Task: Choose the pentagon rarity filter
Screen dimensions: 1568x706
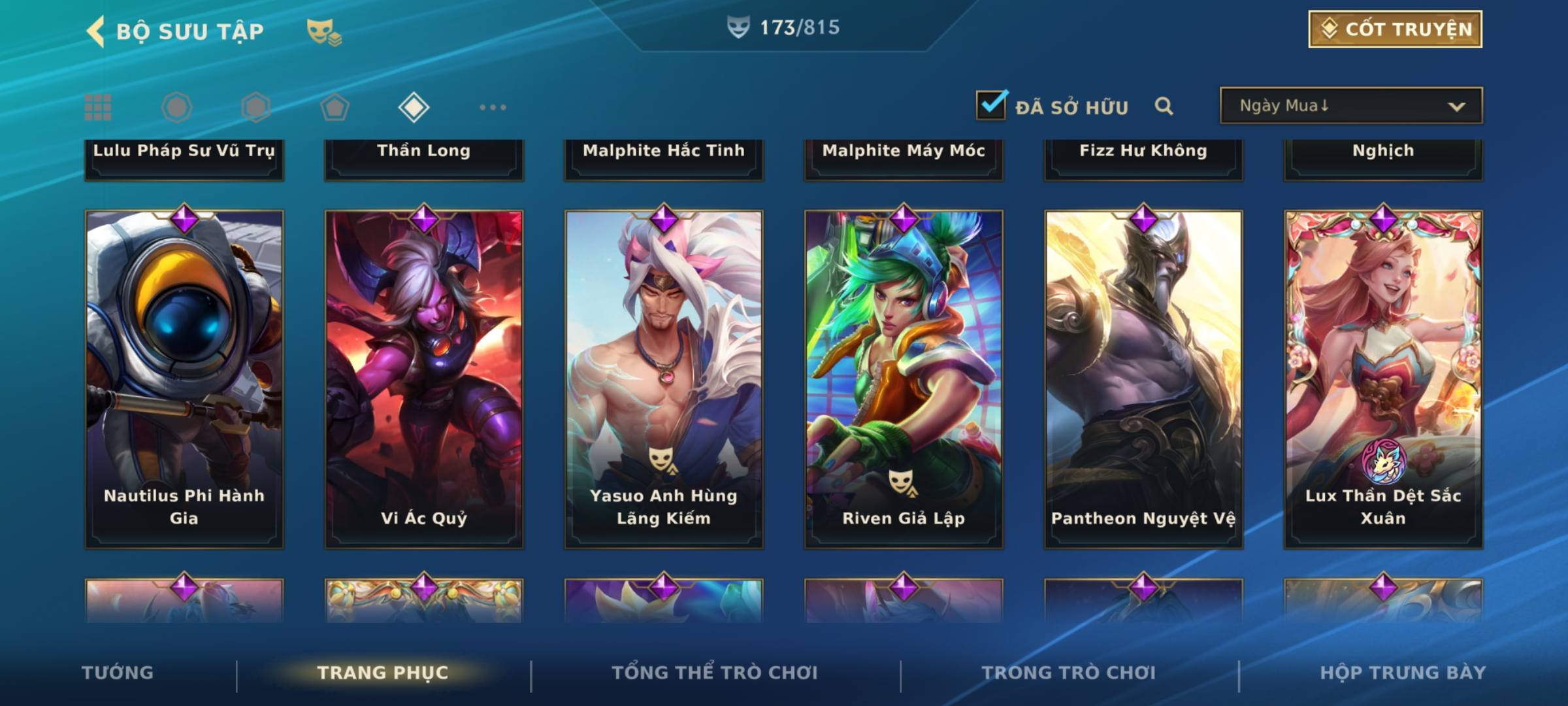Action: click(335, 107)
